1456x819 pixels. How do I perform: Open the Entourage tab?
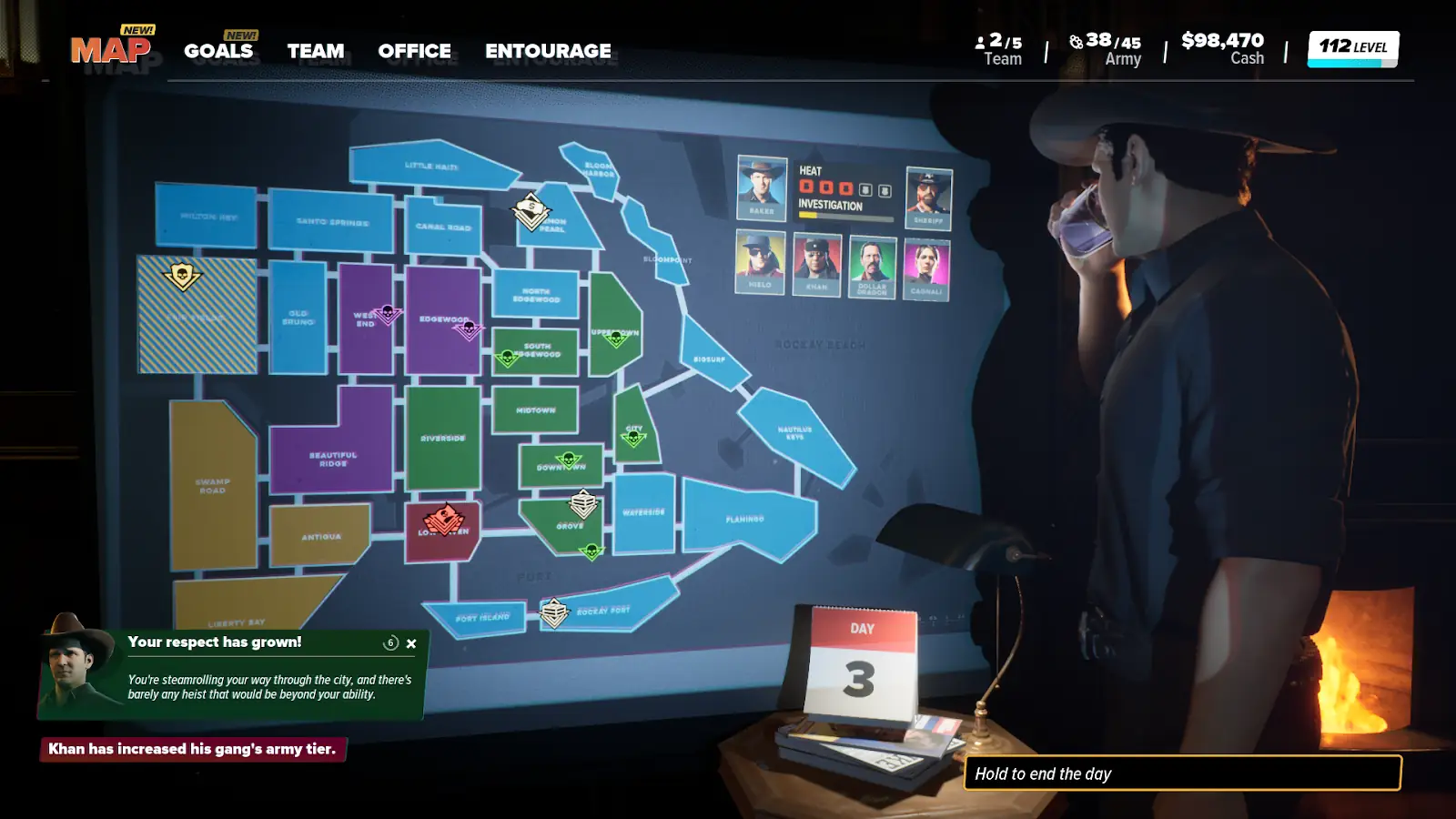548,51
